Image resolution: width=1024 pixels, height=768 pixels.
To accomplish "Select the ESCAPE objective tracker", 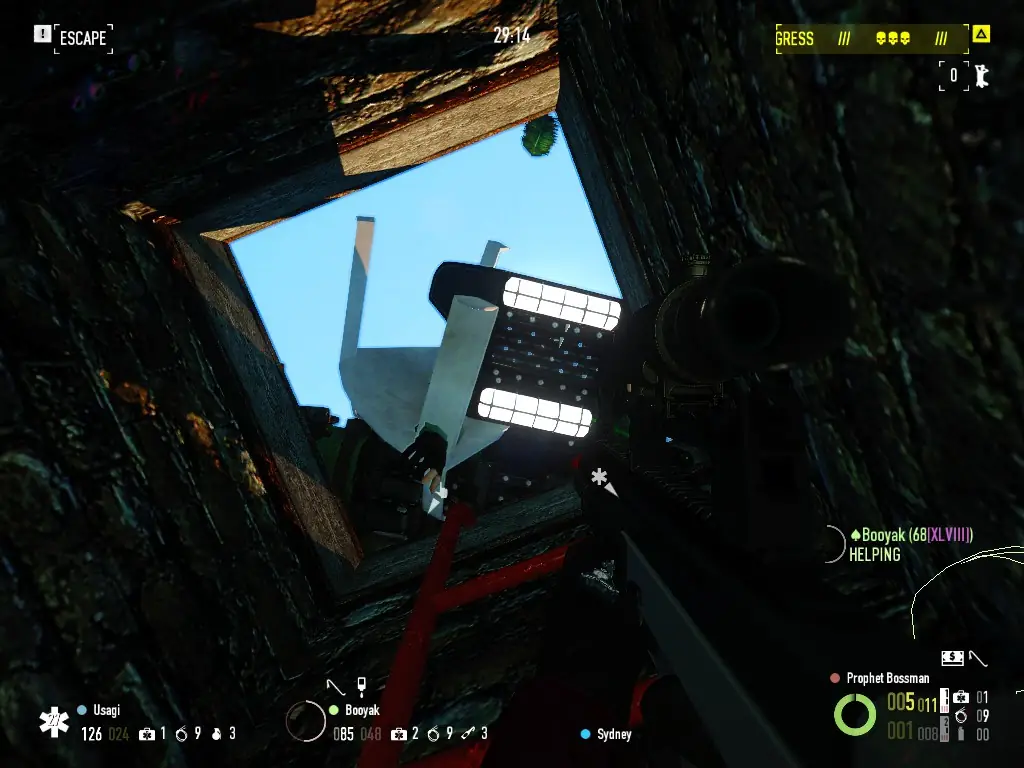I will tap(82, 38).
